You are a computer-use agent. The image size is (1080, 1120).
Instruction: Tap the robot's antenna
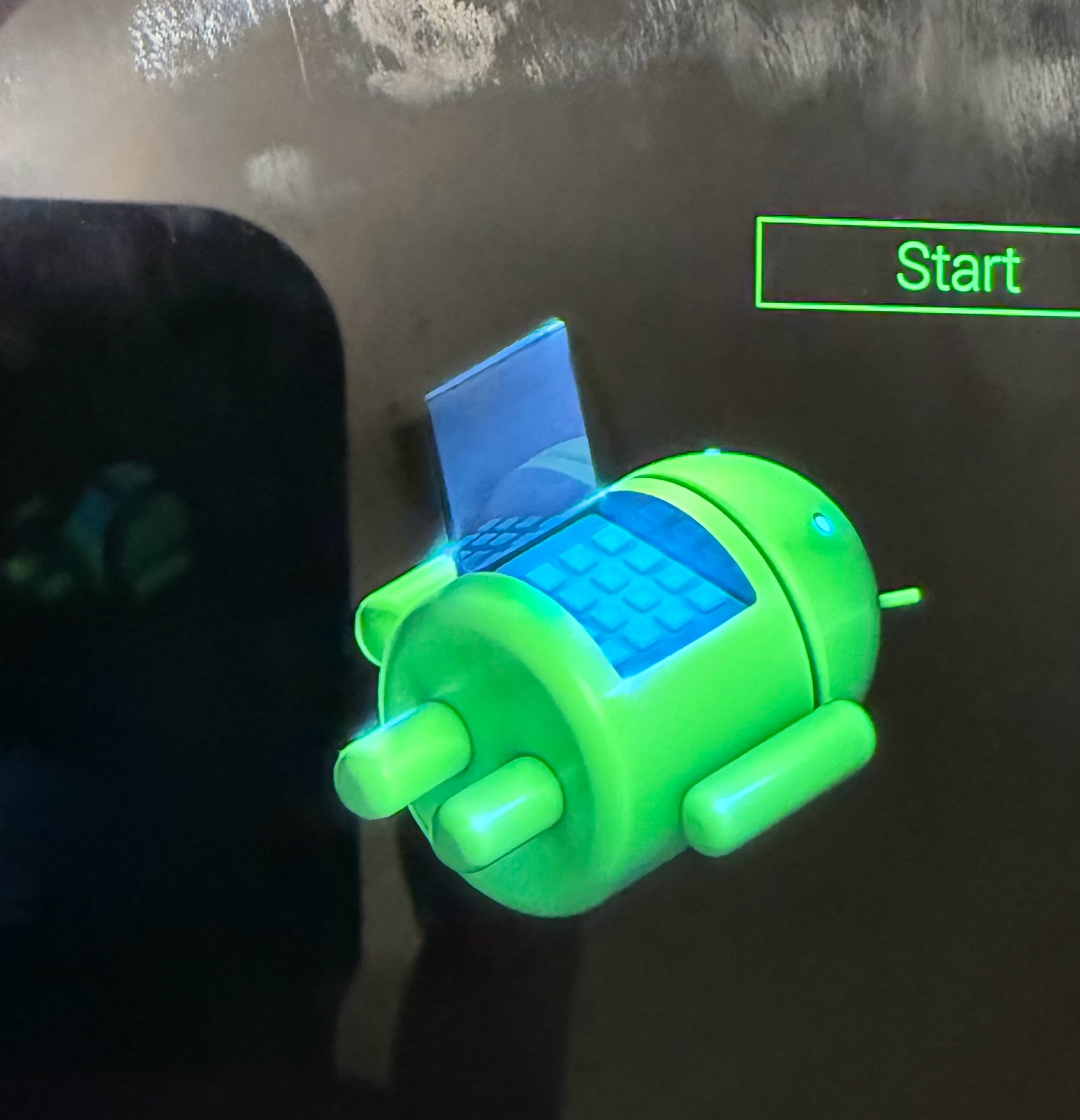tap(899, 597)
